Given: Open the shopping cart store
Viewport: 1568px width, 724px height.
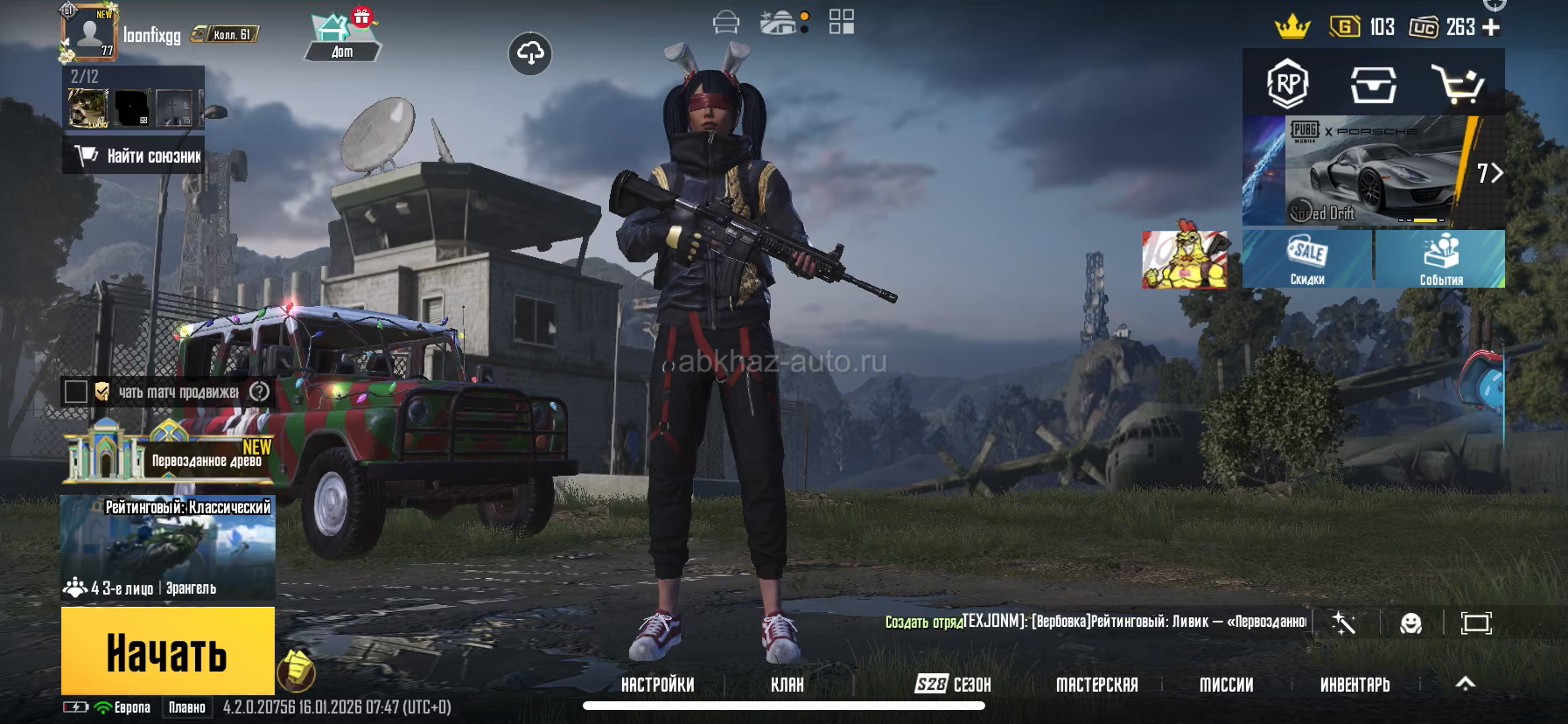Looking at the screenshot, I should click(1457, 84).
